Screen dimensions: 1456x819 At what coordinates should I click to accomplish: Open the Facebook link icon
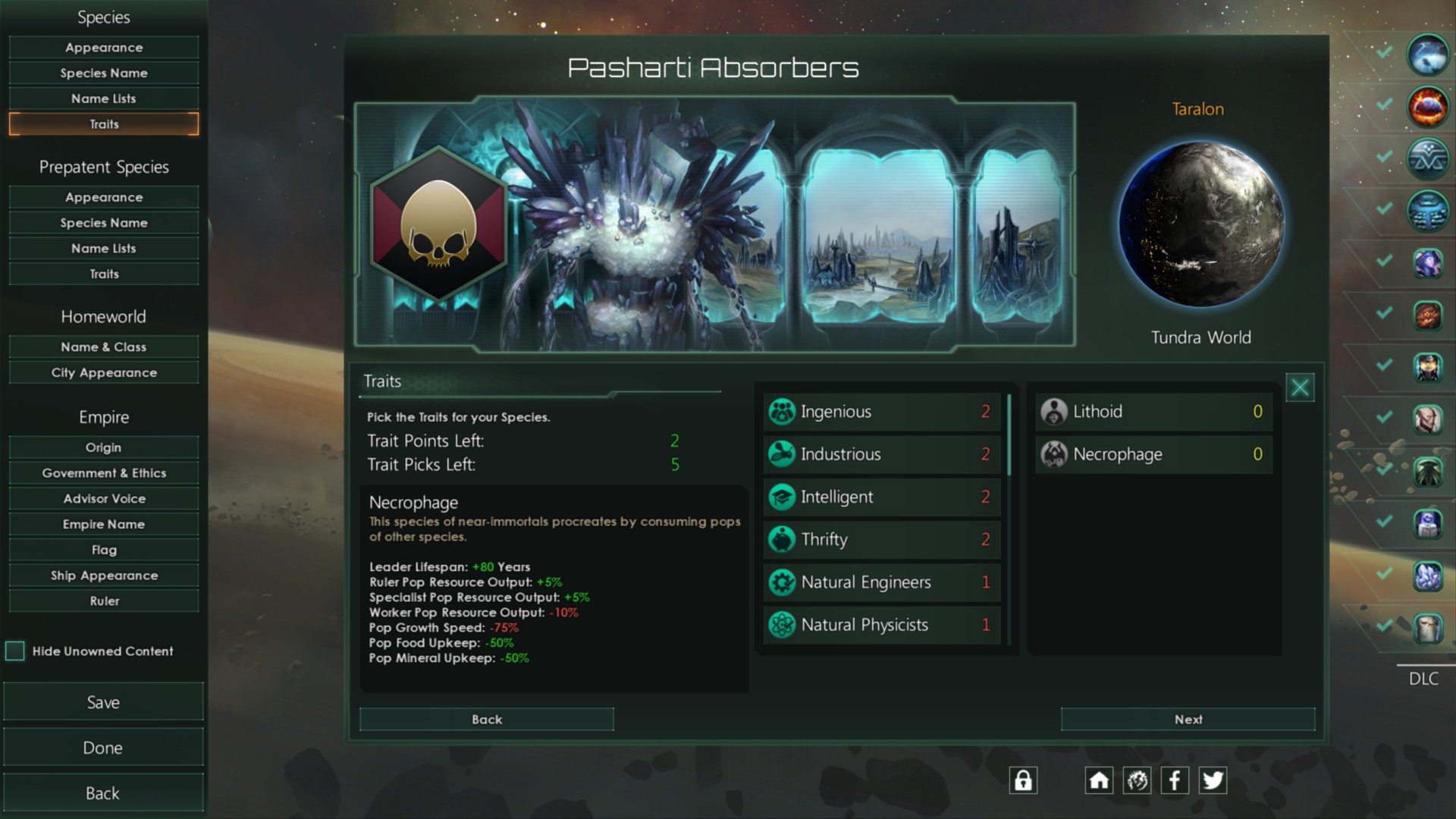click(1175, 780)
